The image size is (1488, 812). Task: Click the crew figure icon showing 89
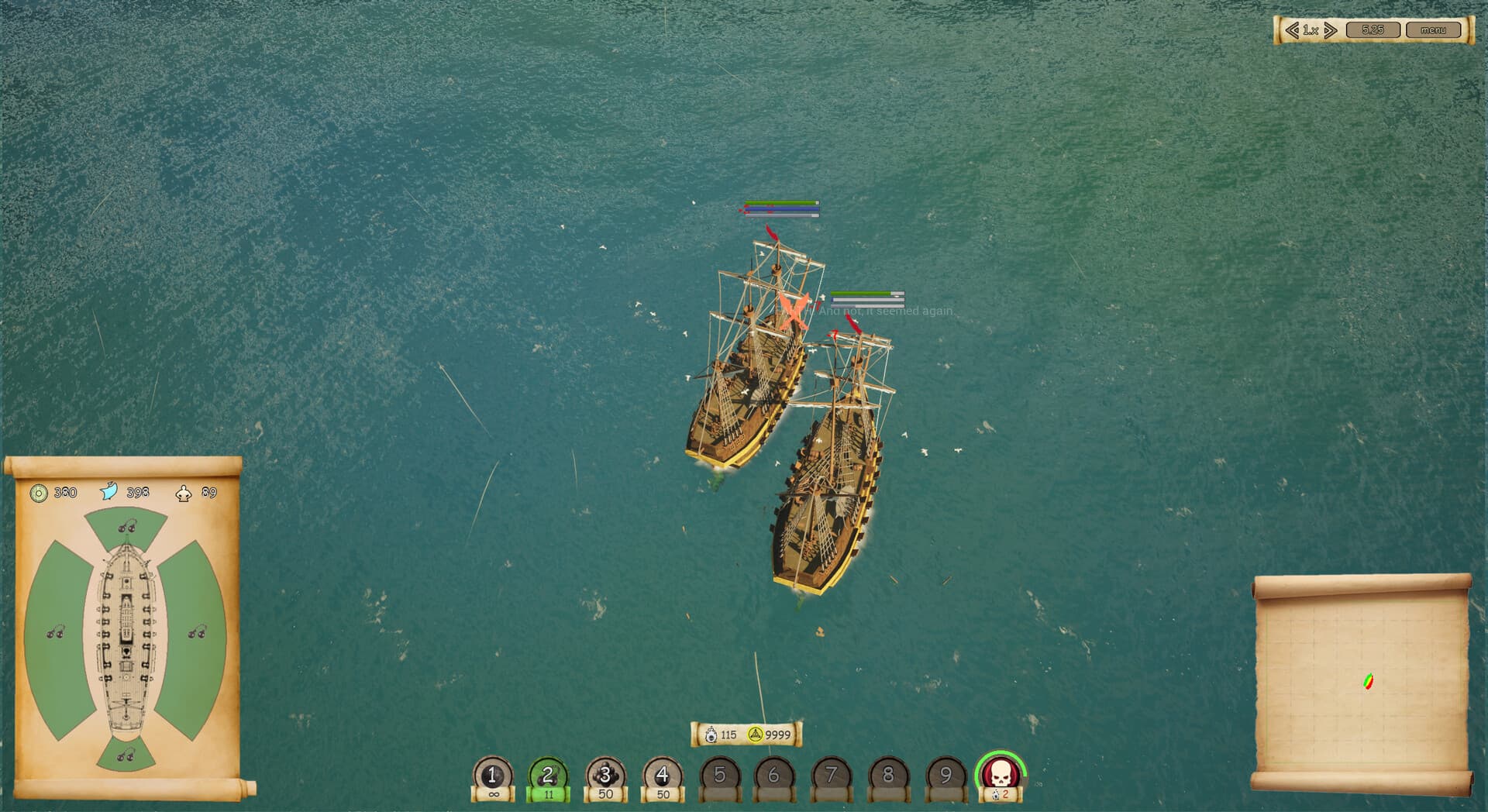182,492
